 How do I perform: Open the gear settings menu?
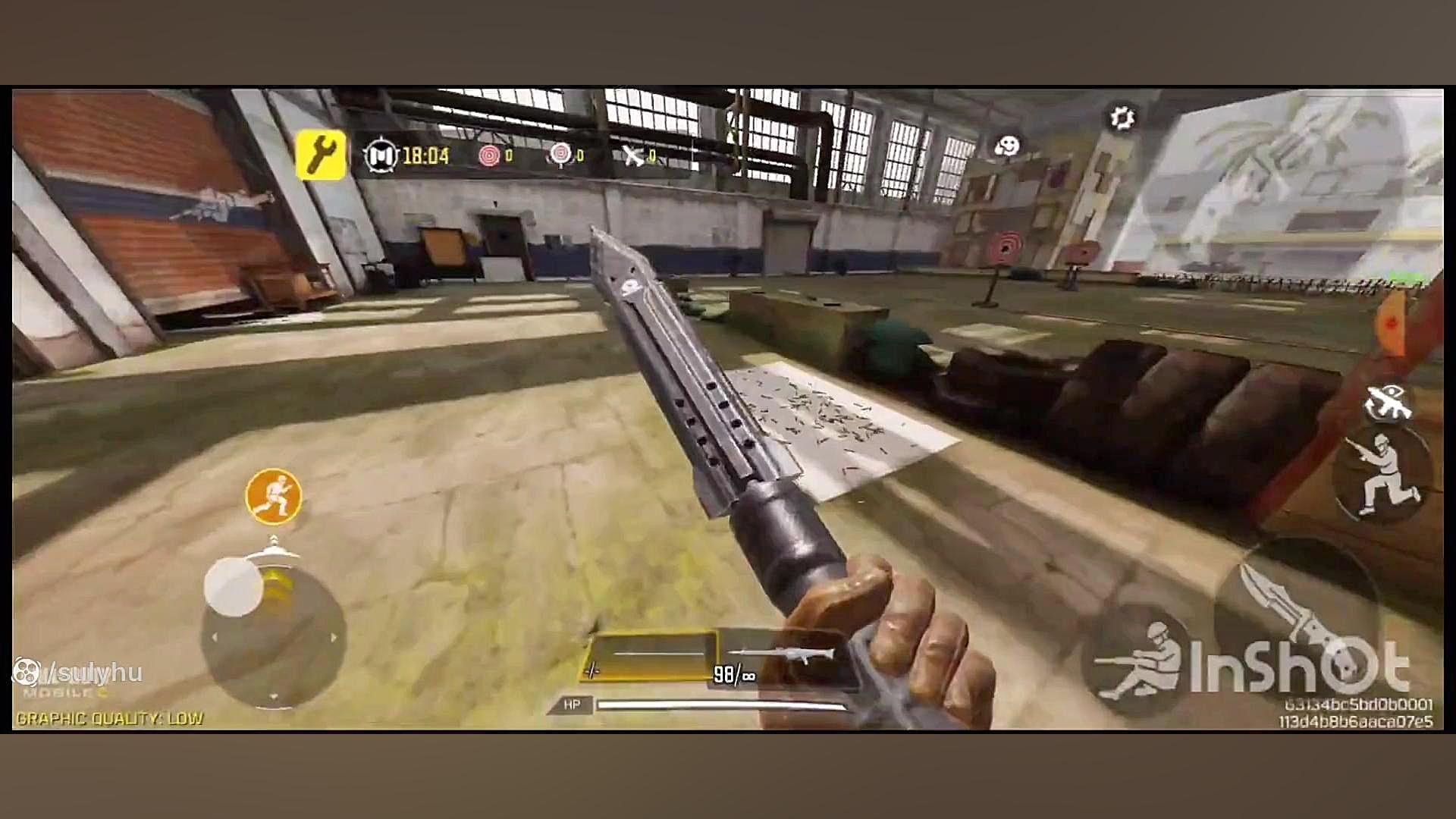click(1122, 118)
